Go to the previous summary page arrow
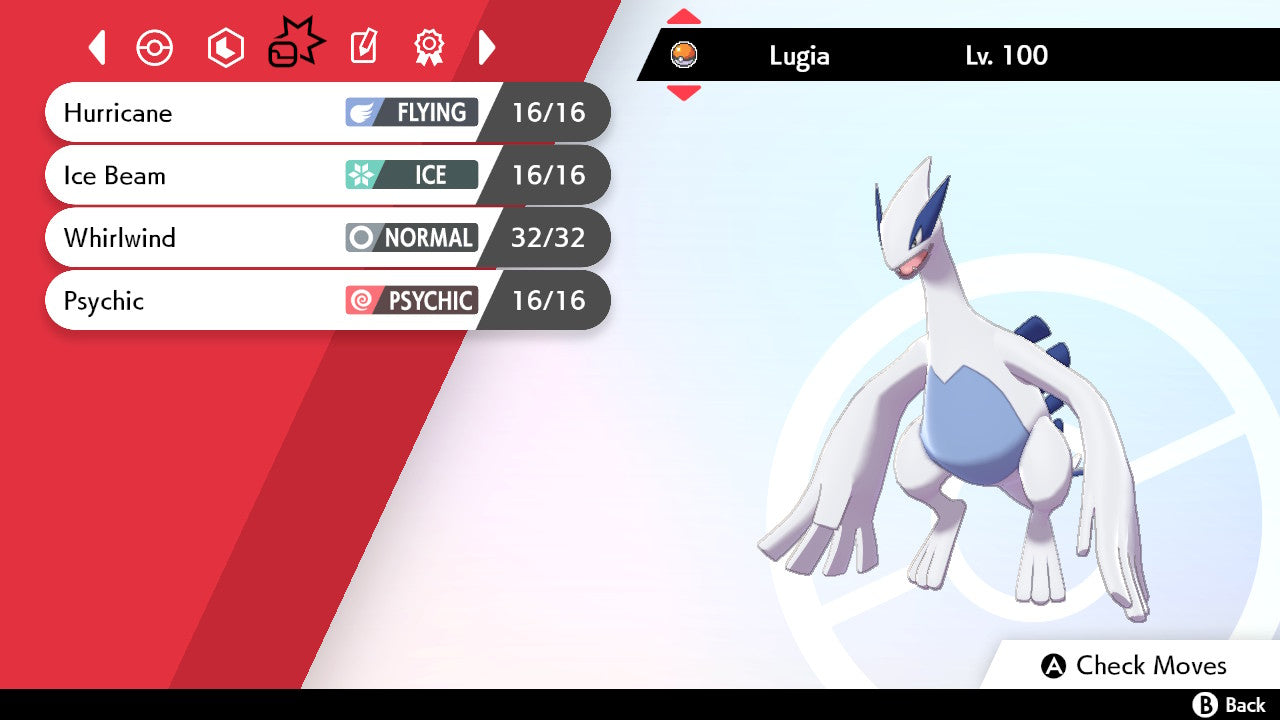Image resolution: width=1280 pixels, height=720 pixels. click(x=97, y=47)
